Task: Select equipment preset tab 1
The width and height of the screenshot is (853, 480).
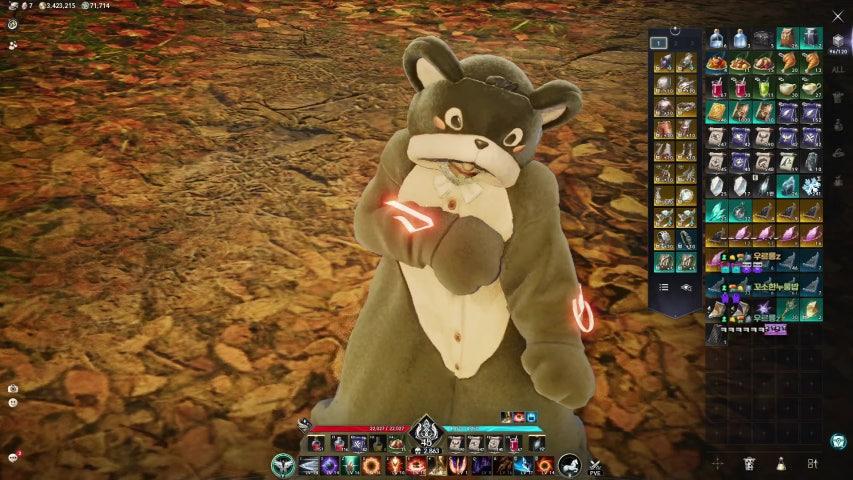Action: click(x=658, y=43)
